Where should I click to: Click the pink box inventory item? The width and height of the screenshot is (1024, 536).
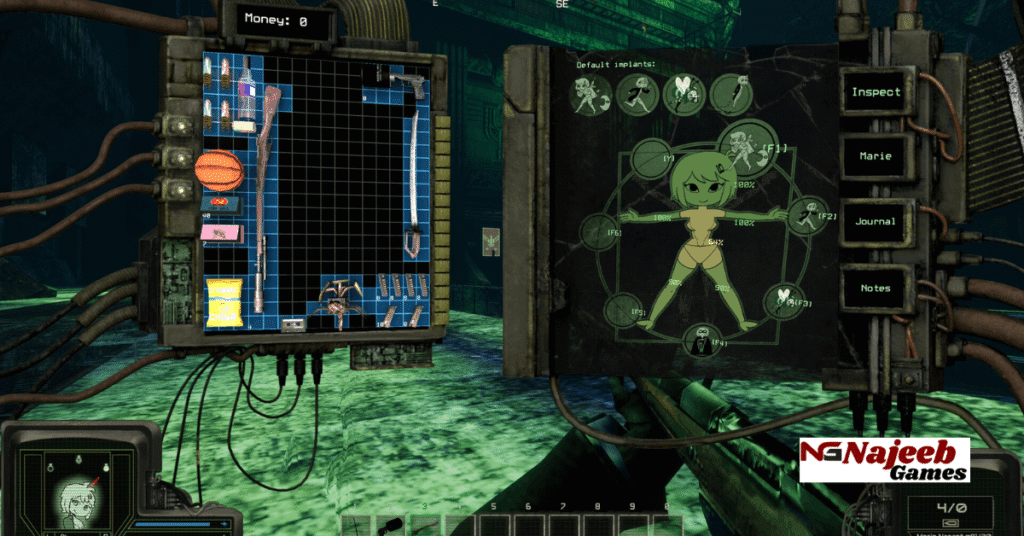point(218,233)
